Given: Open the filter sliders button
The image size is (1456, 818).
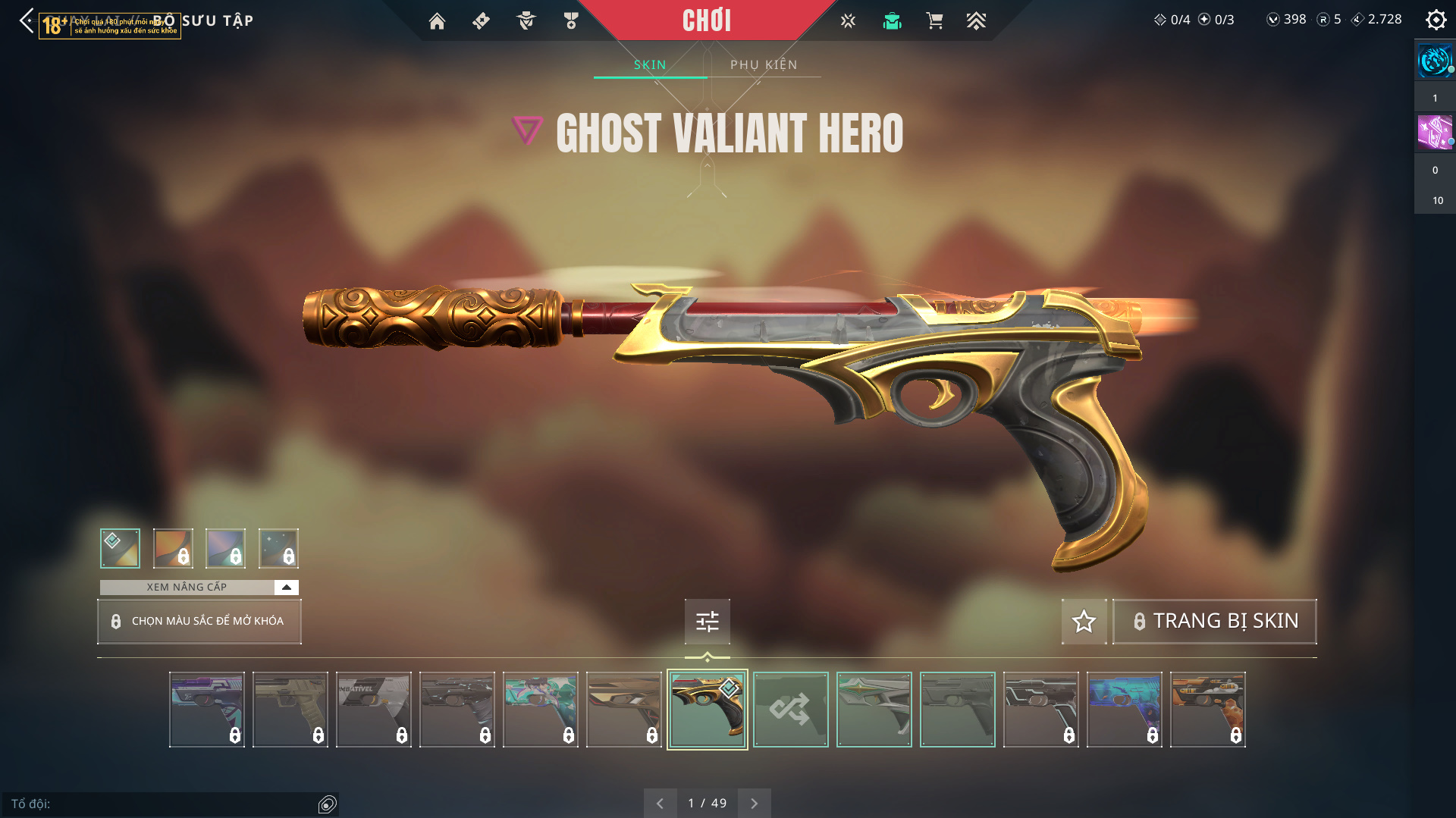Looking at the screenshot, I should tap(707, 622).
